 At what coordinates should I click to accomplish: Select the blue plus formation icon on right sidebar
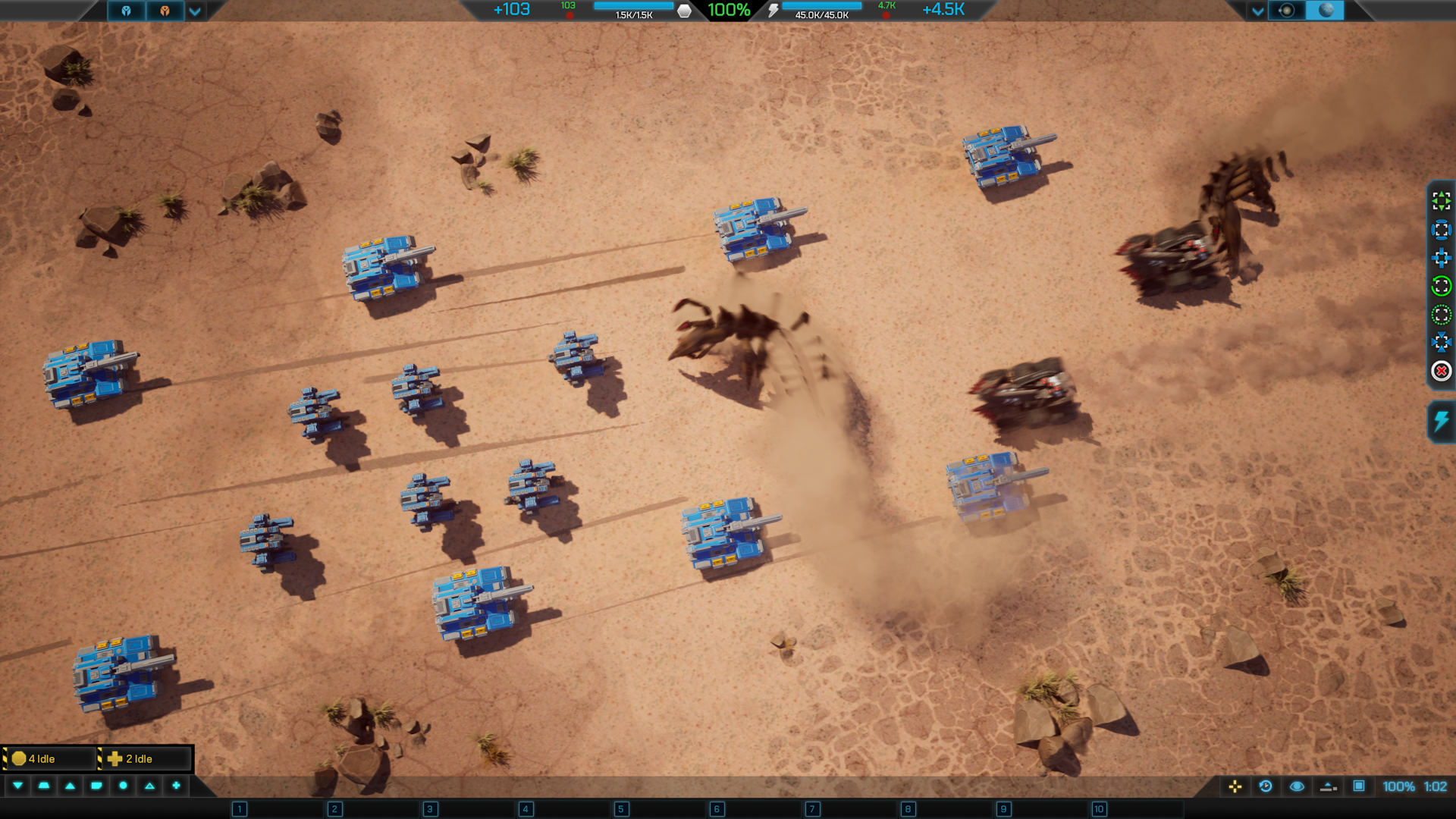[x=1440, y=258]
